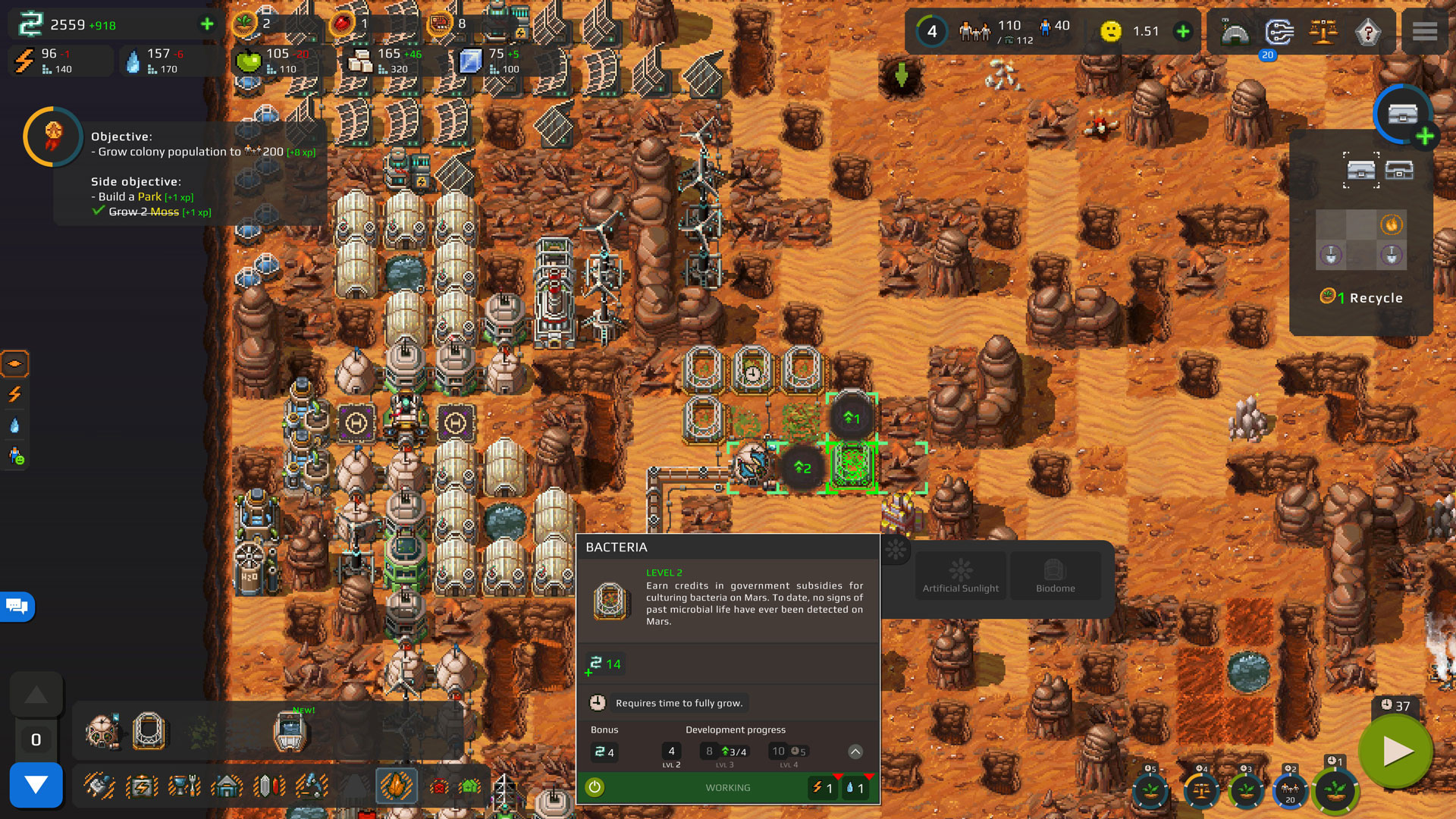Toggle the Bacteria building power button
Screen dimensions: 1456x819
pyautogui.click(x=595, y=787)
